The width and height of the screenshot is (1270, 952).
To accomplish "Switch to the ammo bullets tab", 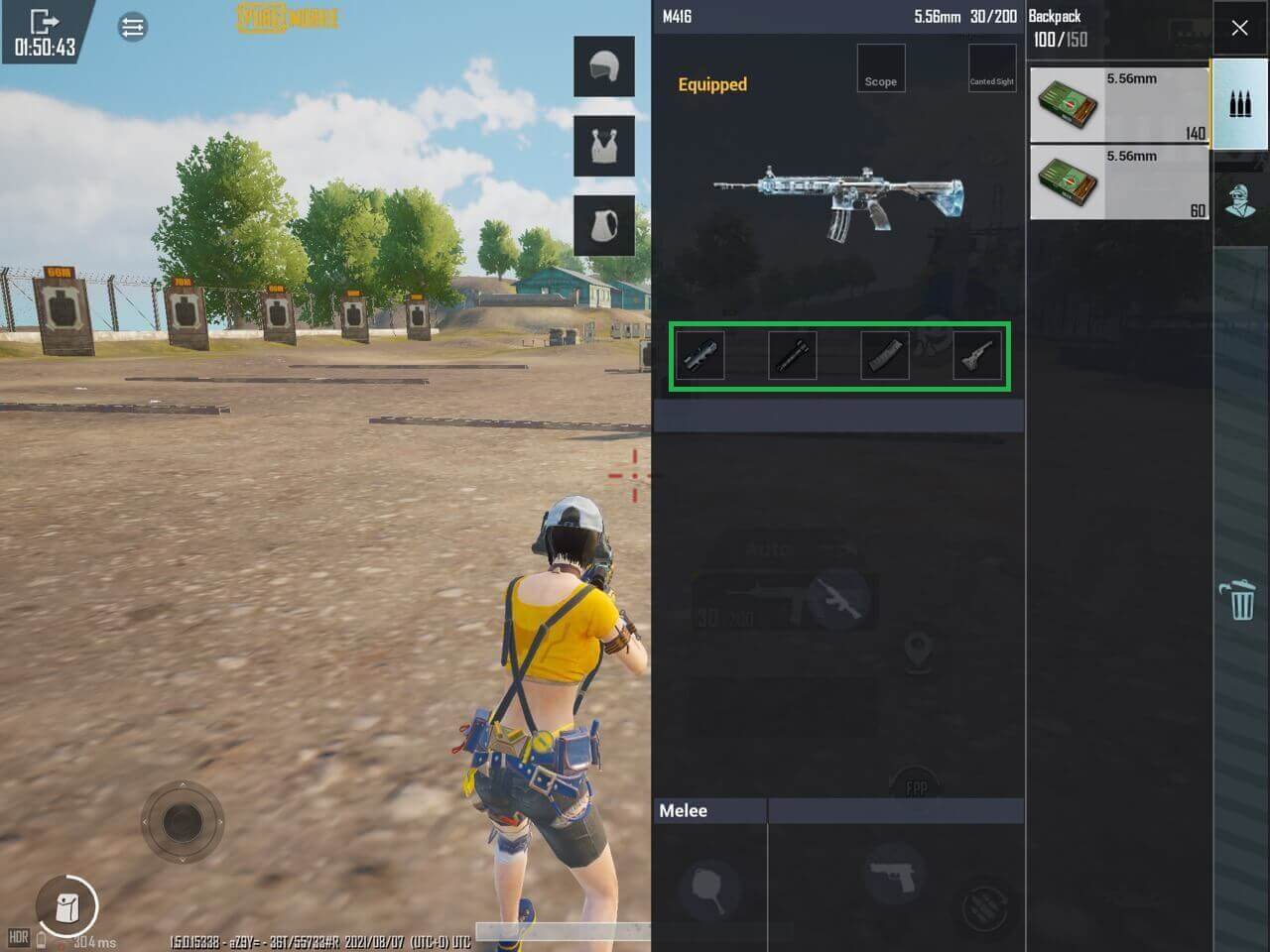I will (1239, 104).
